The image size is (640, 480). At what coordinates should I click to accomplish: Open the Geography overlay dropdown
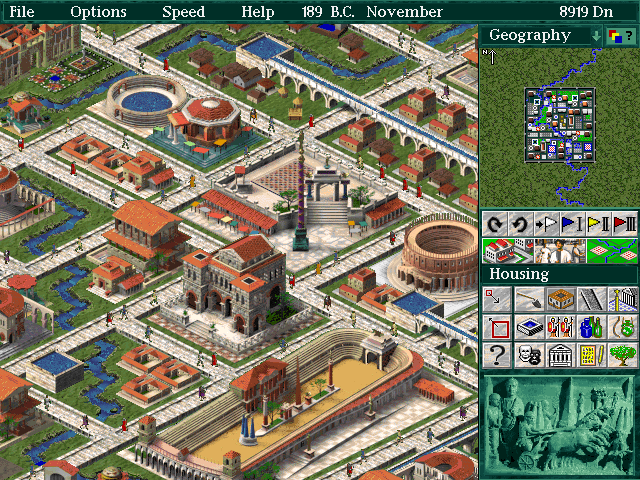[x=596, y=35]
